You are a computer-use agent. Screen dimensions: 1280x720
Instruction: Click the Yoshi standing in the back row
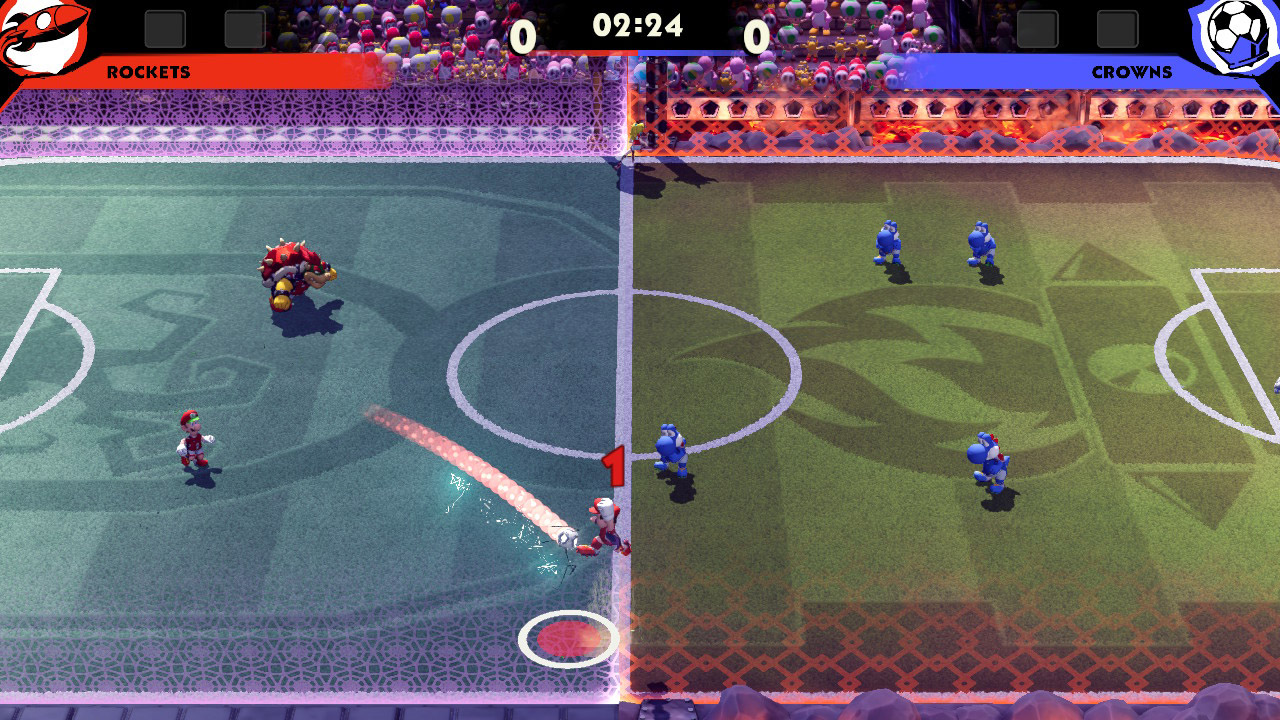point(889,240)
